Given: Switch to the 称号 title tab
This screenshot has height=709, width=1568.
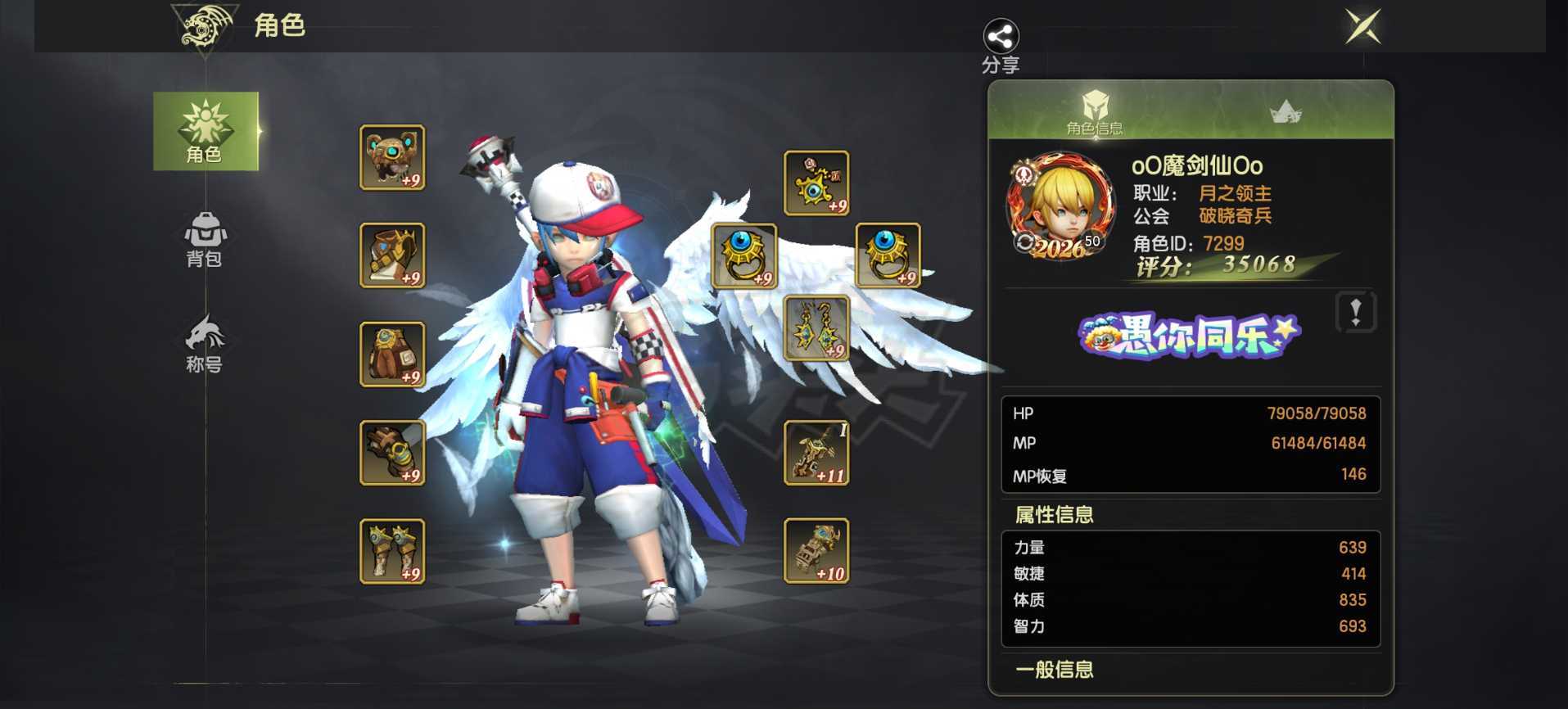Looking at the screenshot, I should [205, 344].
